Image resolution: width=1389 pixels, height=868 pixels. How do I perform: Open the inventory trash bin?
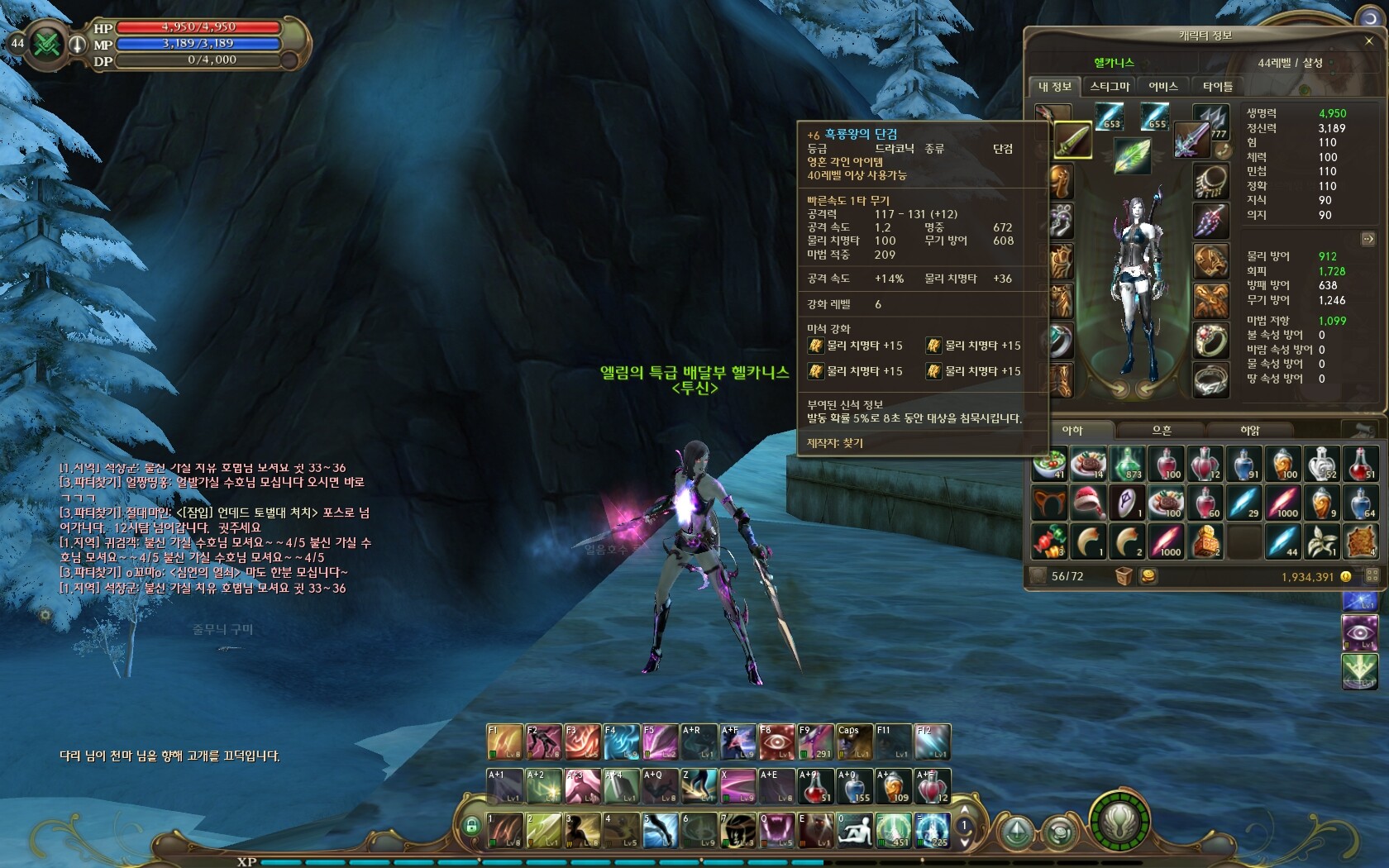(x=1123, y=576)
